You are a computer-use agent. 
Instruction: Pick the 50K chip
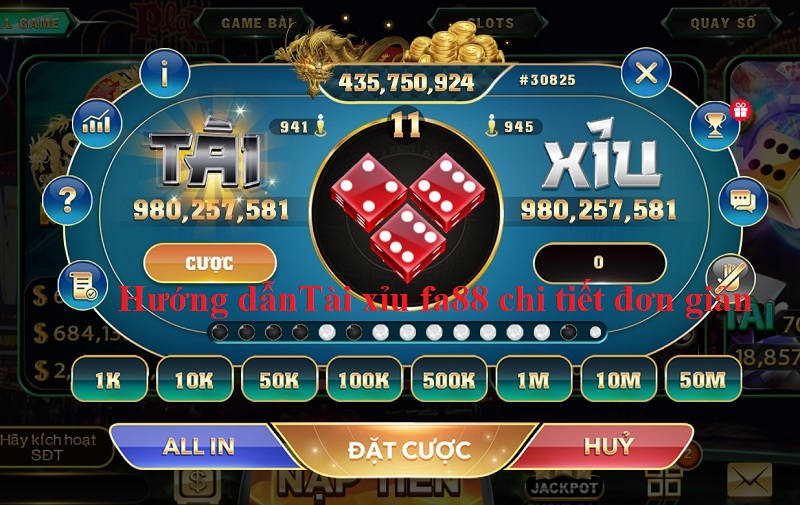coord(279,380)
